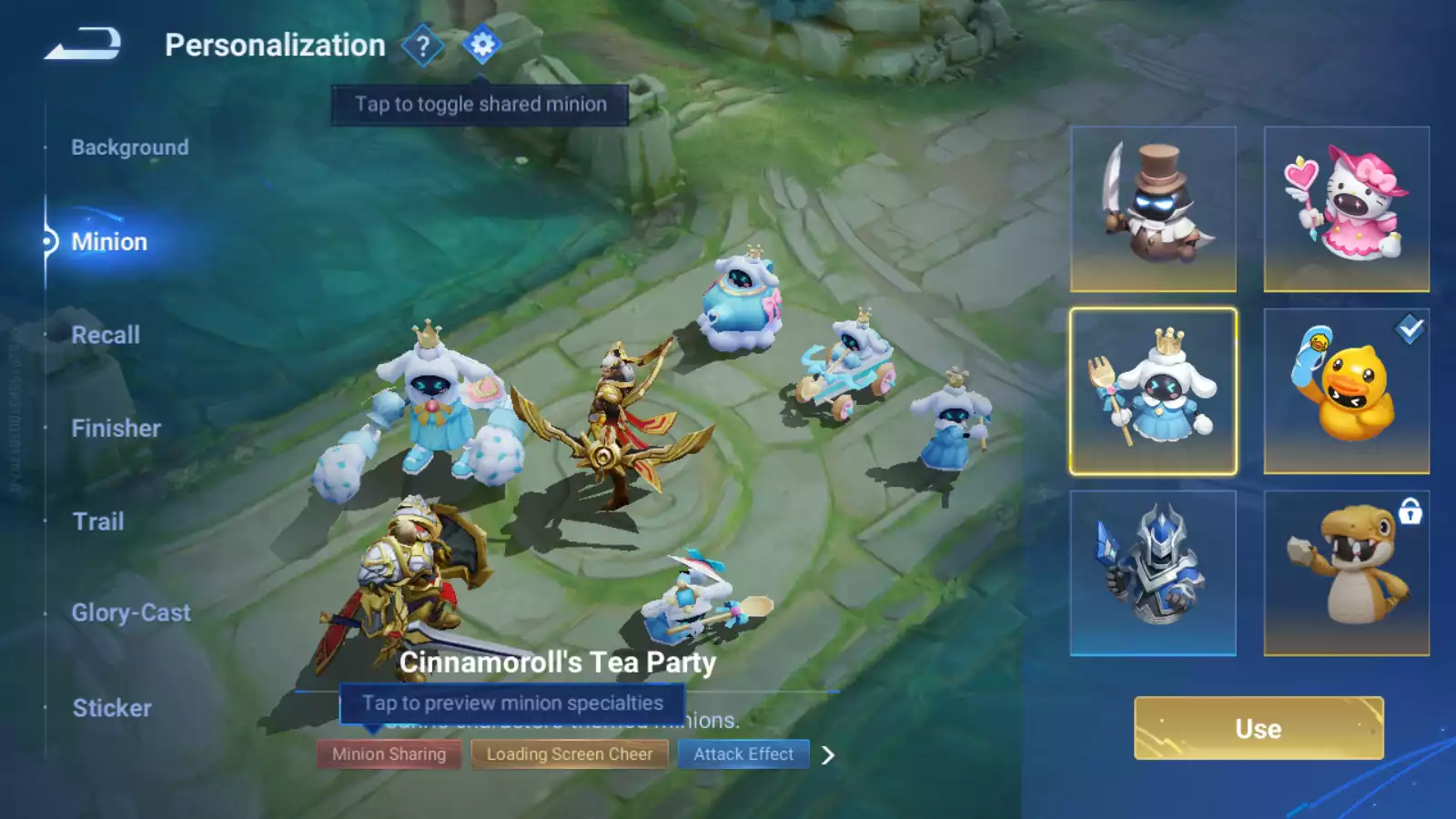Open the Sticker tab
This screenshot has width=1456, height=819.
point(112,708)
